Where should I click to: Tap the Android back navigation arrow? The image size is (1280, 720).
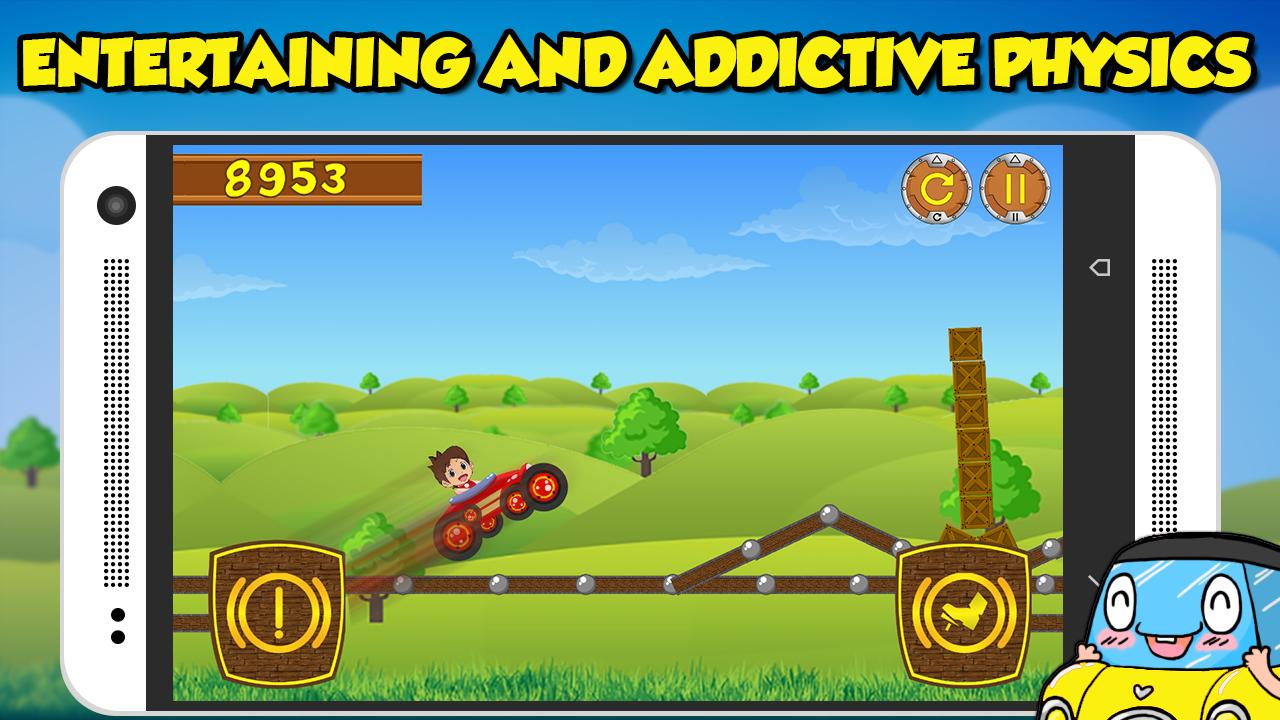[x=1100, y=267]
